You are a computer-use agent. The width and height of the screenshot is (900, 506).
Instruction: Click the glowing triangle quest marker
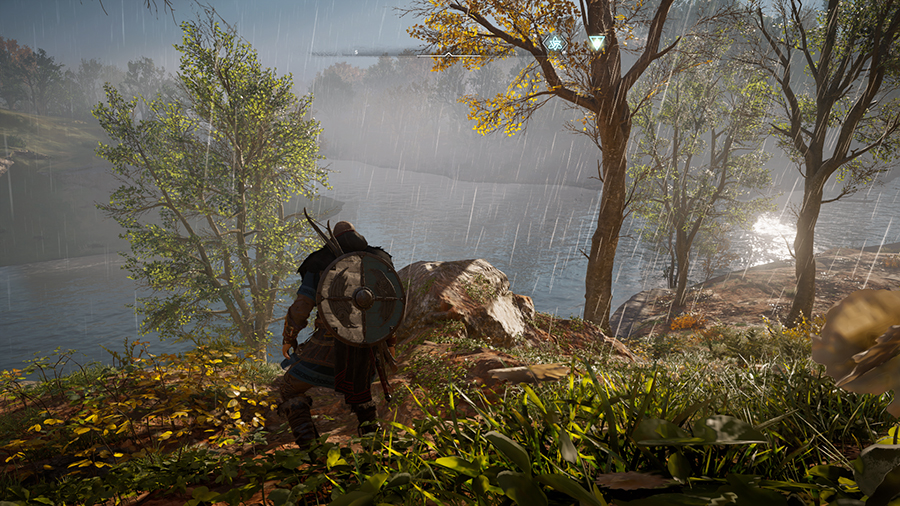point(597,42)
